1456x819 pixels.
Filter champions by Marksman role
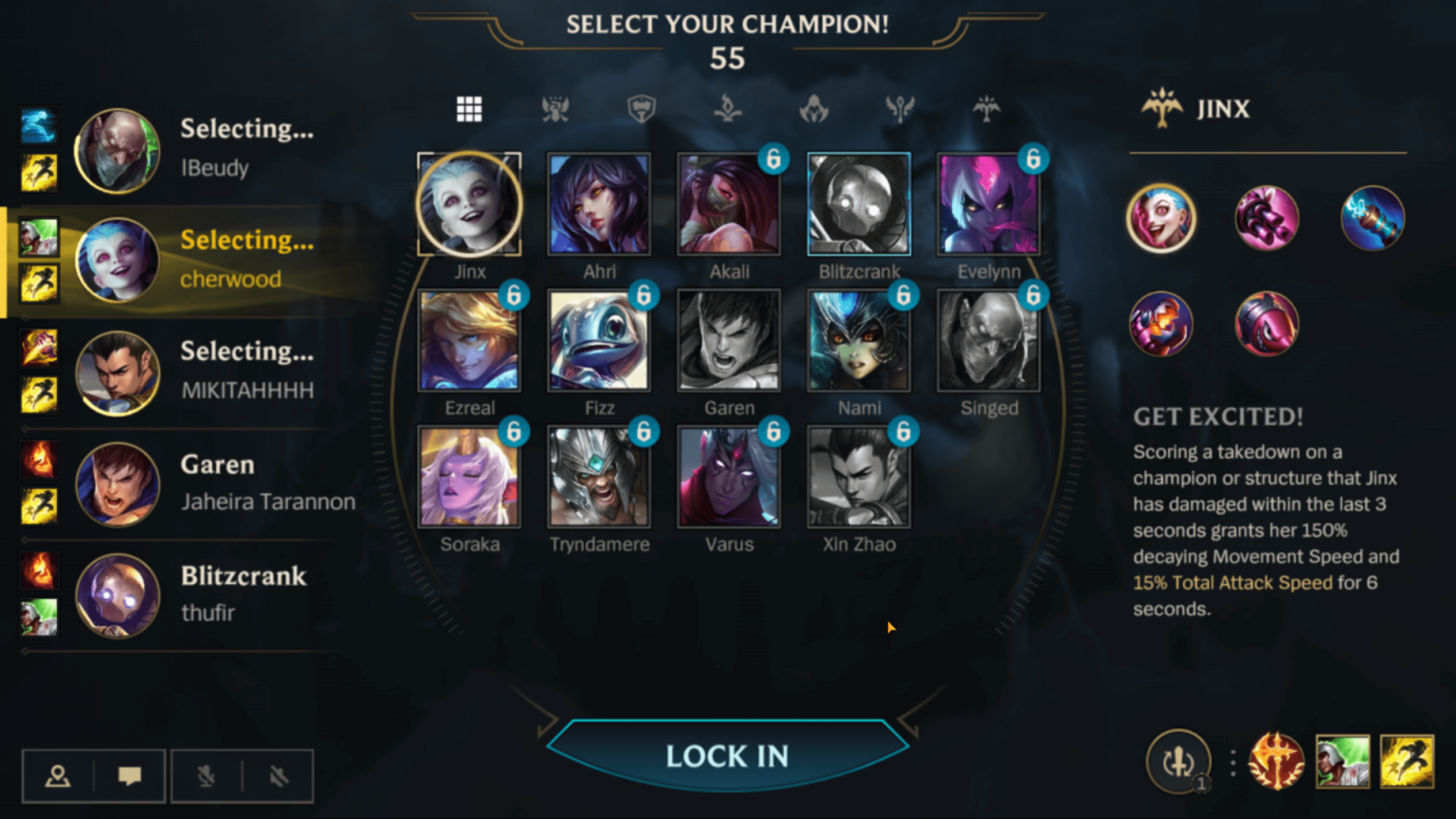click(x=986, y=109)
